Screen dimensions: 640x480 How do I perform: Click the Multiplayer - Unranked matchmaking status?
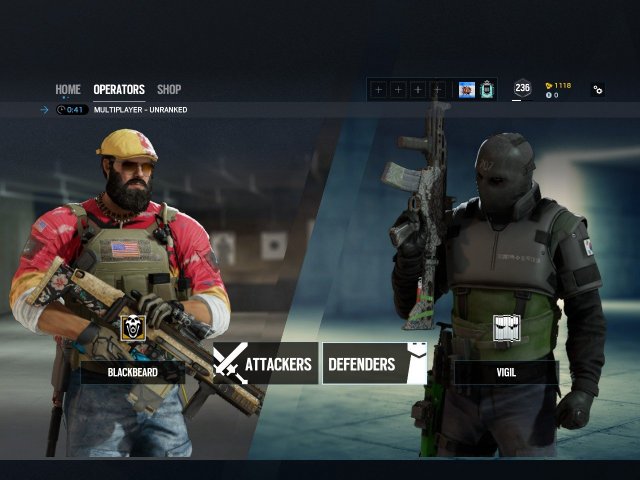tap(140, 110)
